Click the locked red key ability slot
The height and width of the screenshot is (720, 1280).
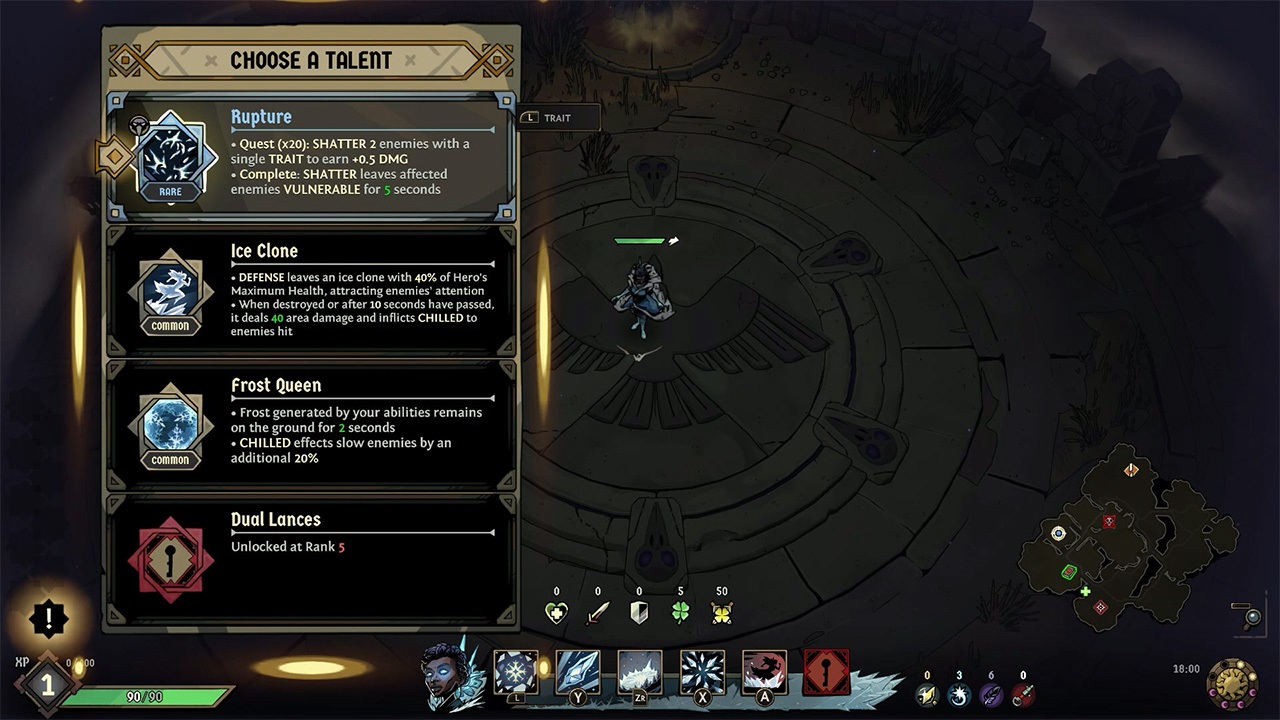825,672
